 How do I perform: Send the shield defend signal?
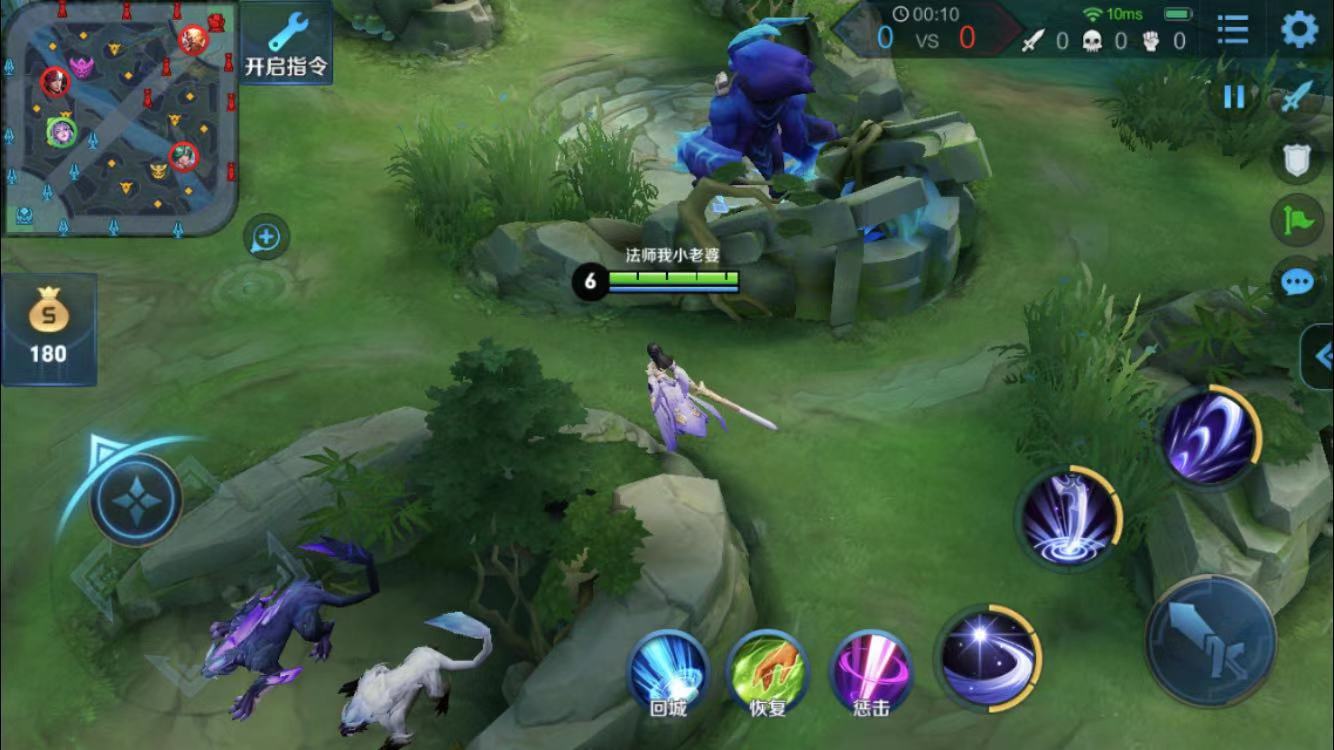tap(1297, 158)
